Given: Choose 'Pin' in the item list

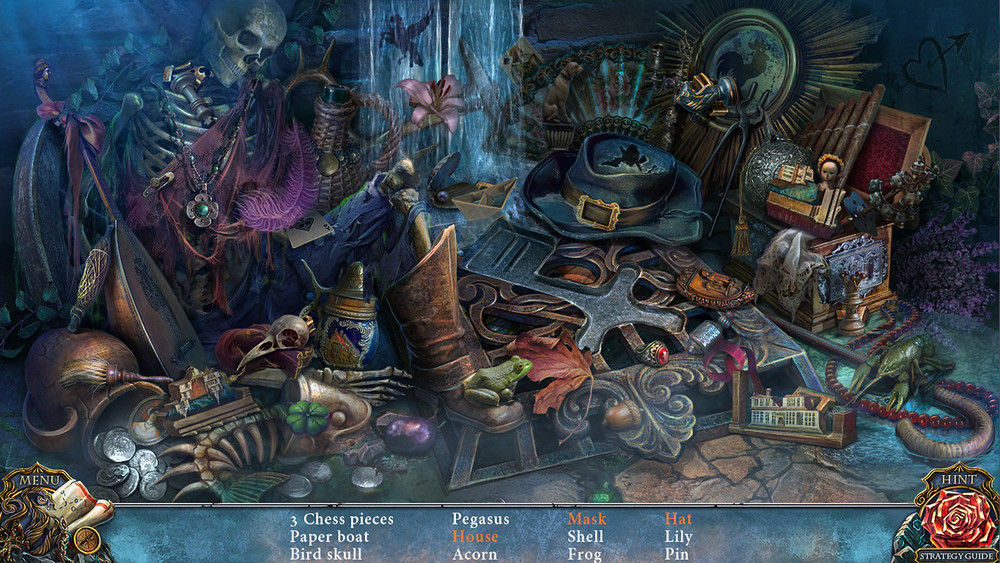Looking at the screenshot, I should point(676,553).
